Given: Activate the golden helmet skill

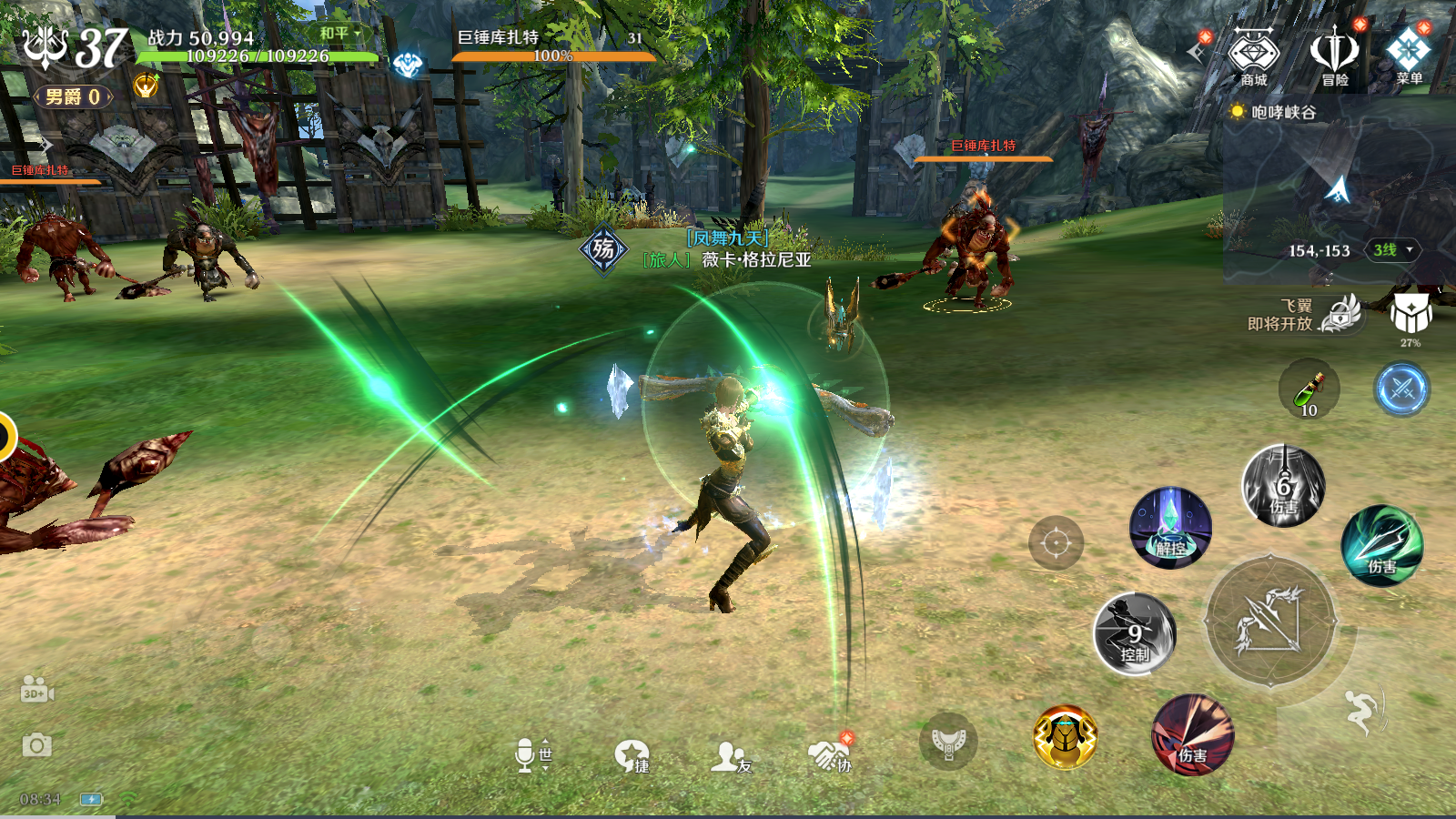Looking at the screenshot, I should click(1065, 737).
